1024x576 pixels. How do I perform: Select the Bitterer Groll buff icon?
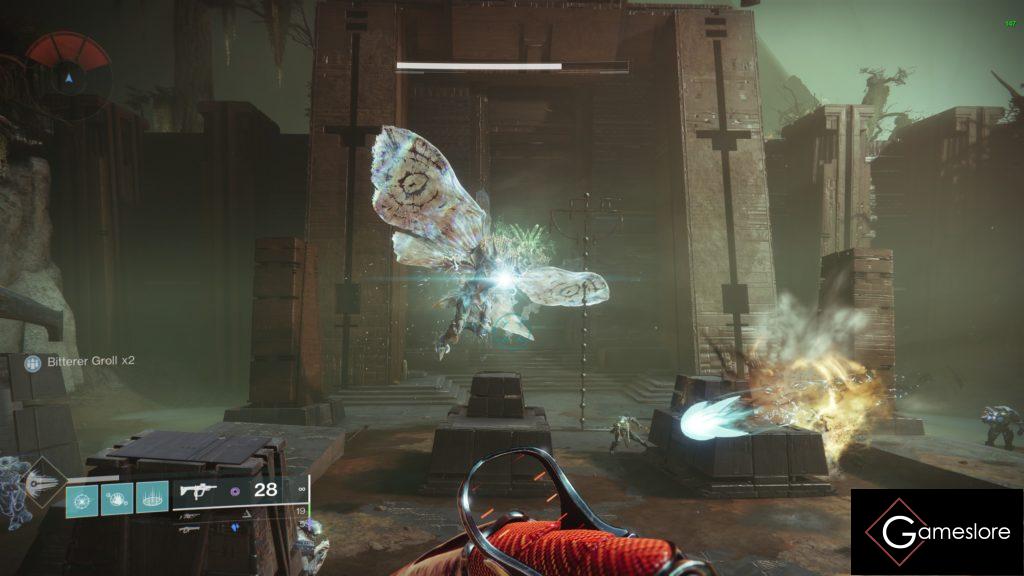(x=32, y=364)
